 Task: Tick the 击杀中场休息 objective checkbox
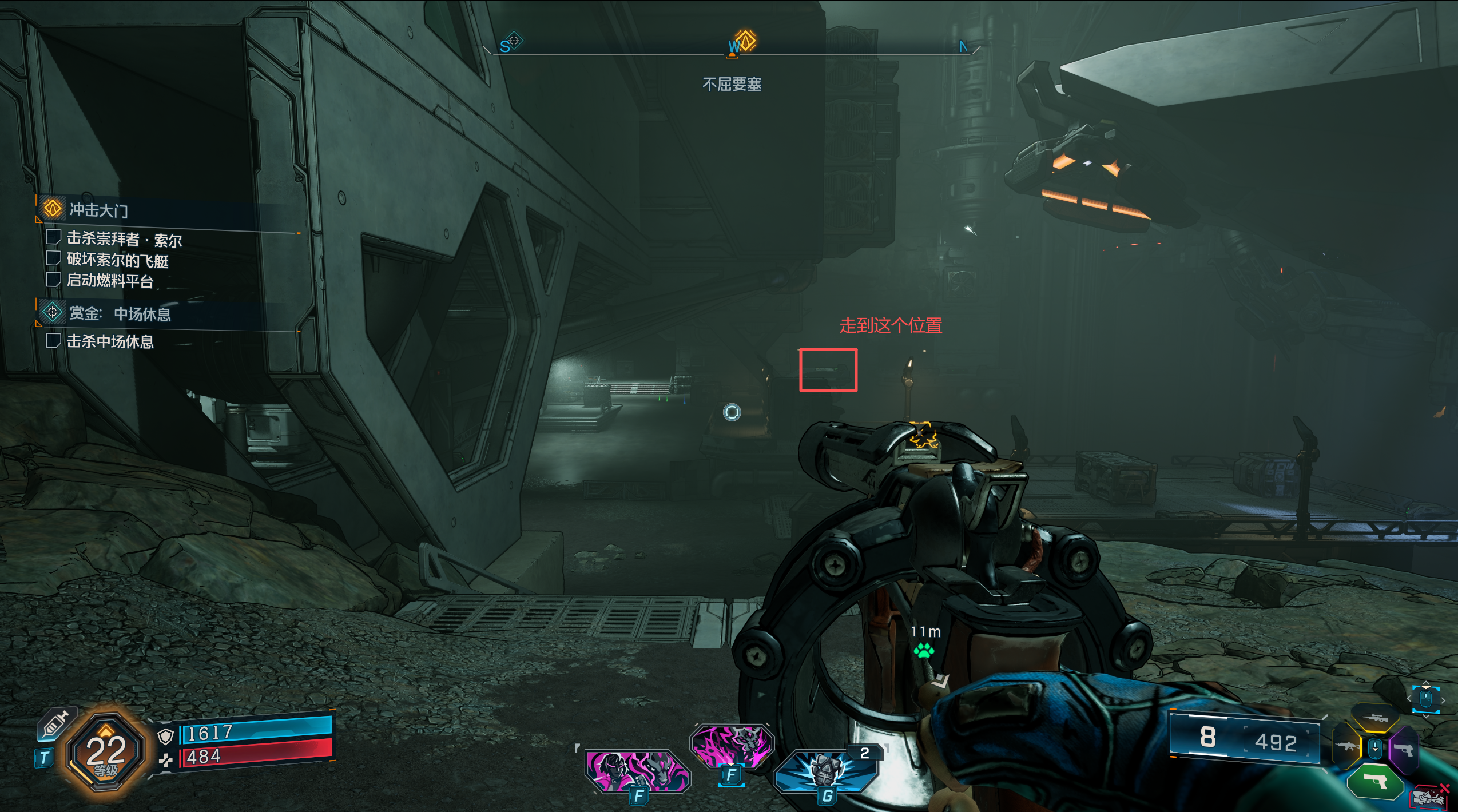point(53,341)
